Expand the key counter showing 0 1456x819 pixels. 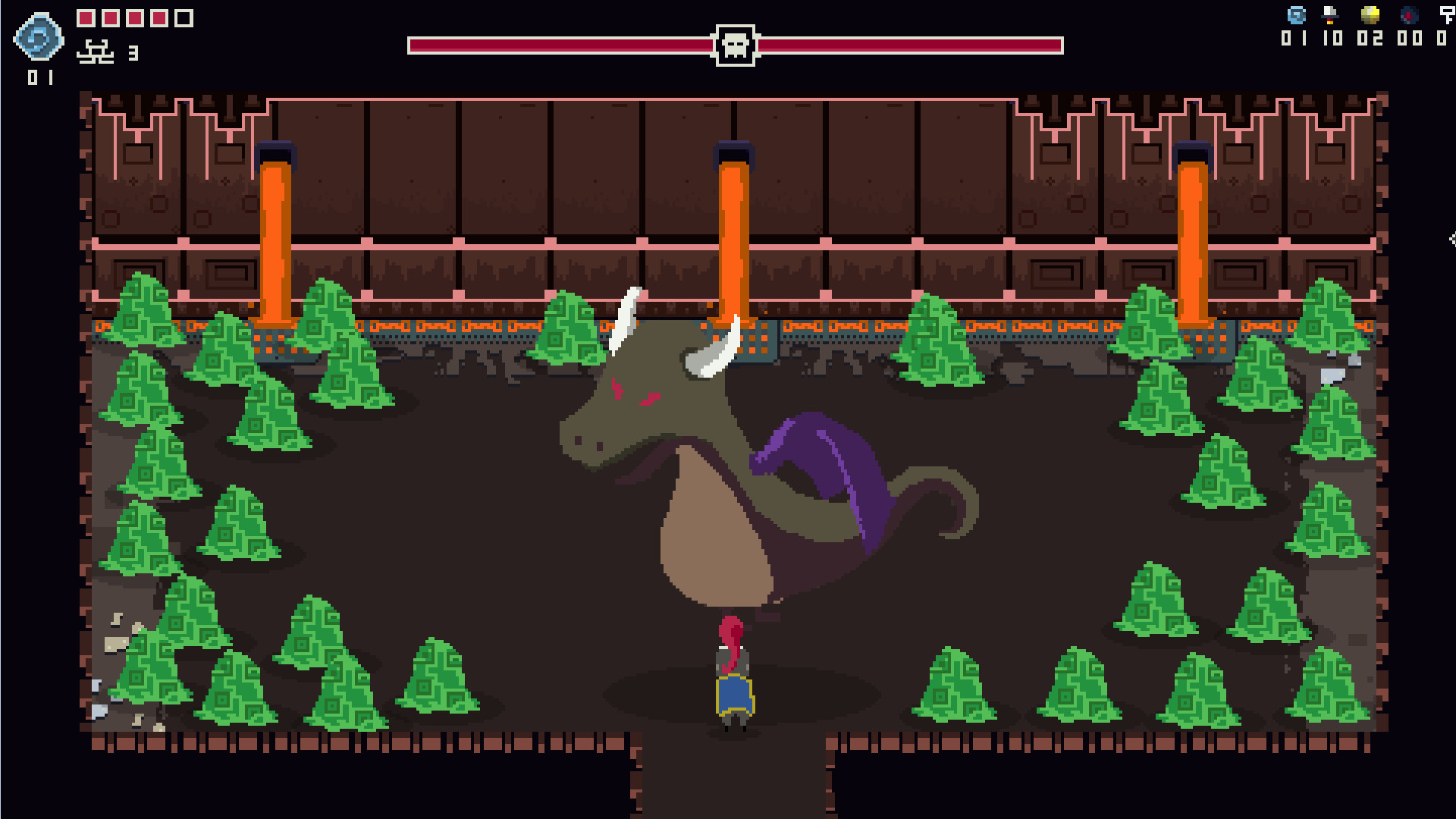click(x=1440, y=39)
